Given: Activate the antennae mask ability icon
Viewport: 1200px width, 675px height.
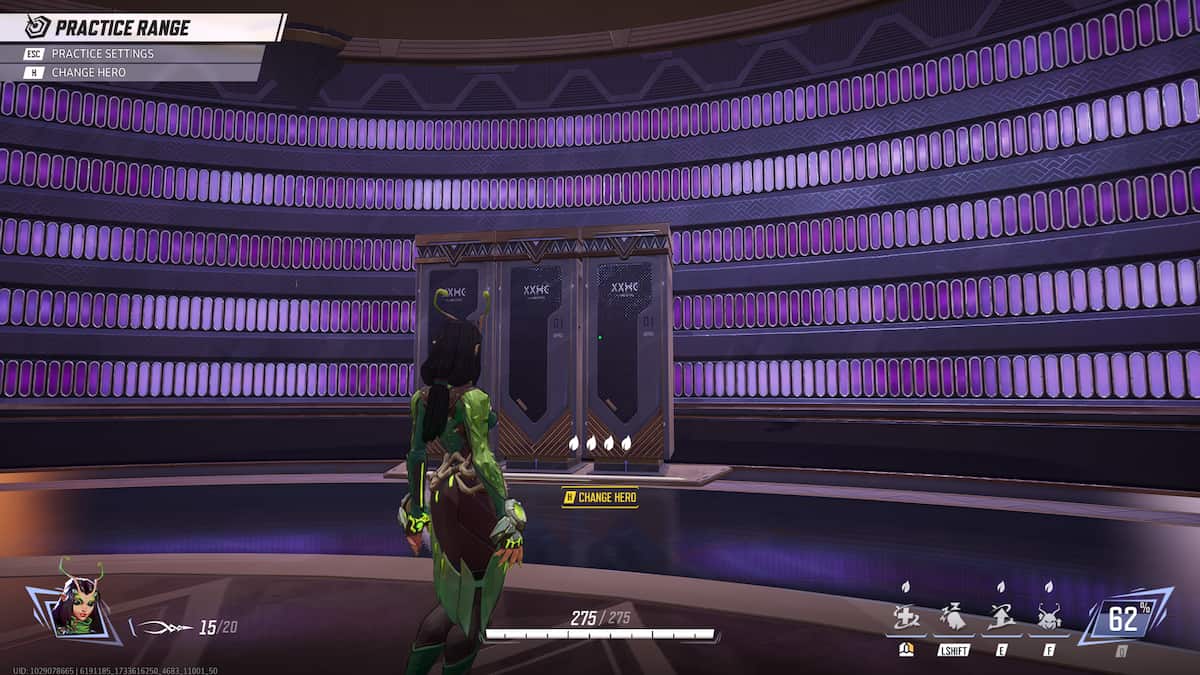Looking at the screenshot, I should (x=1049, y=618).
